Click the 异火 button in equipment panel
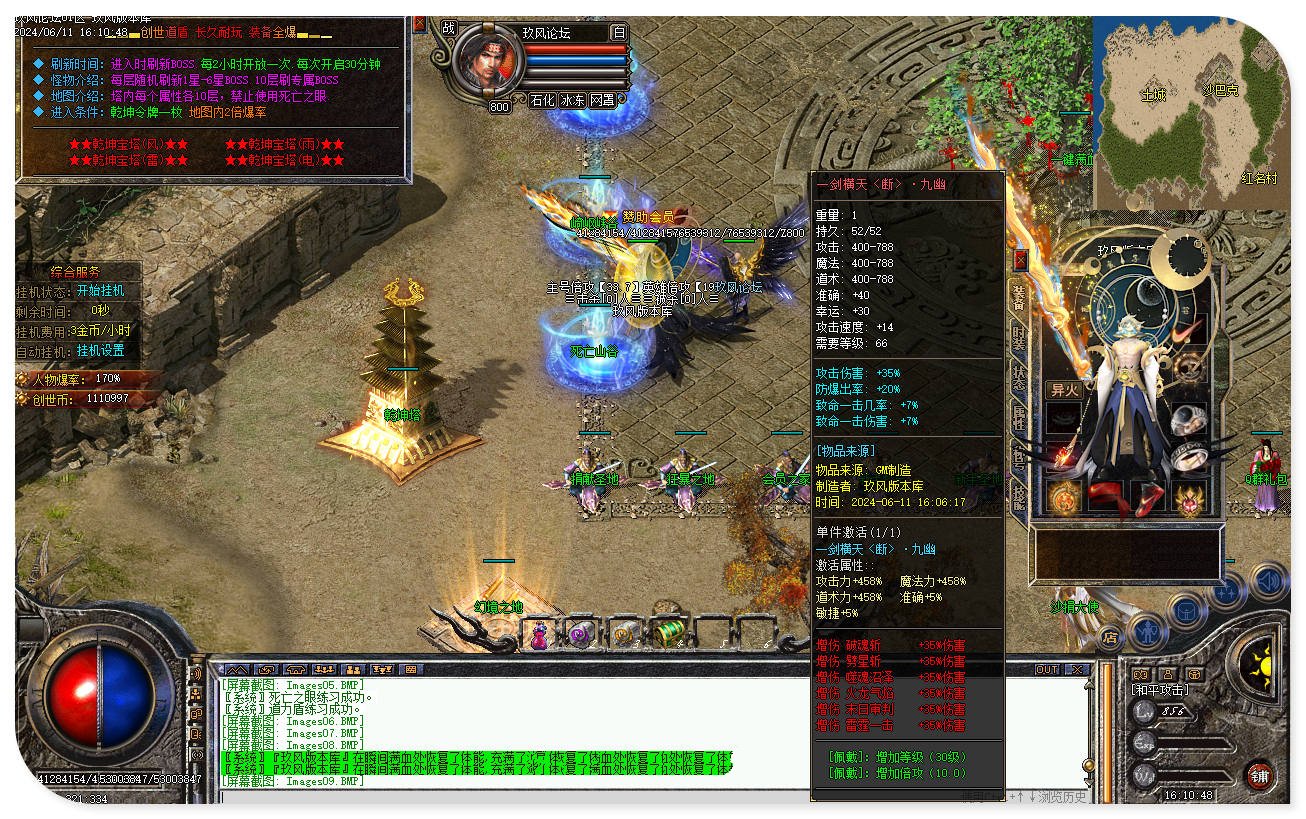The height and width of the screenshot is (819, 1306). (1063, 390)
